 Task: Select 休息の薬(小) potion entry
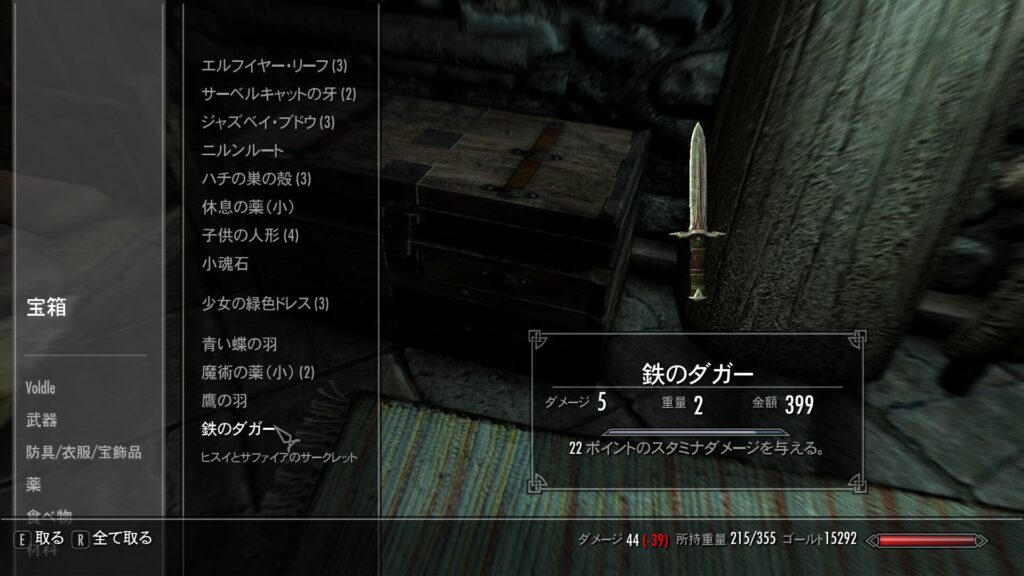click(248, 207)
